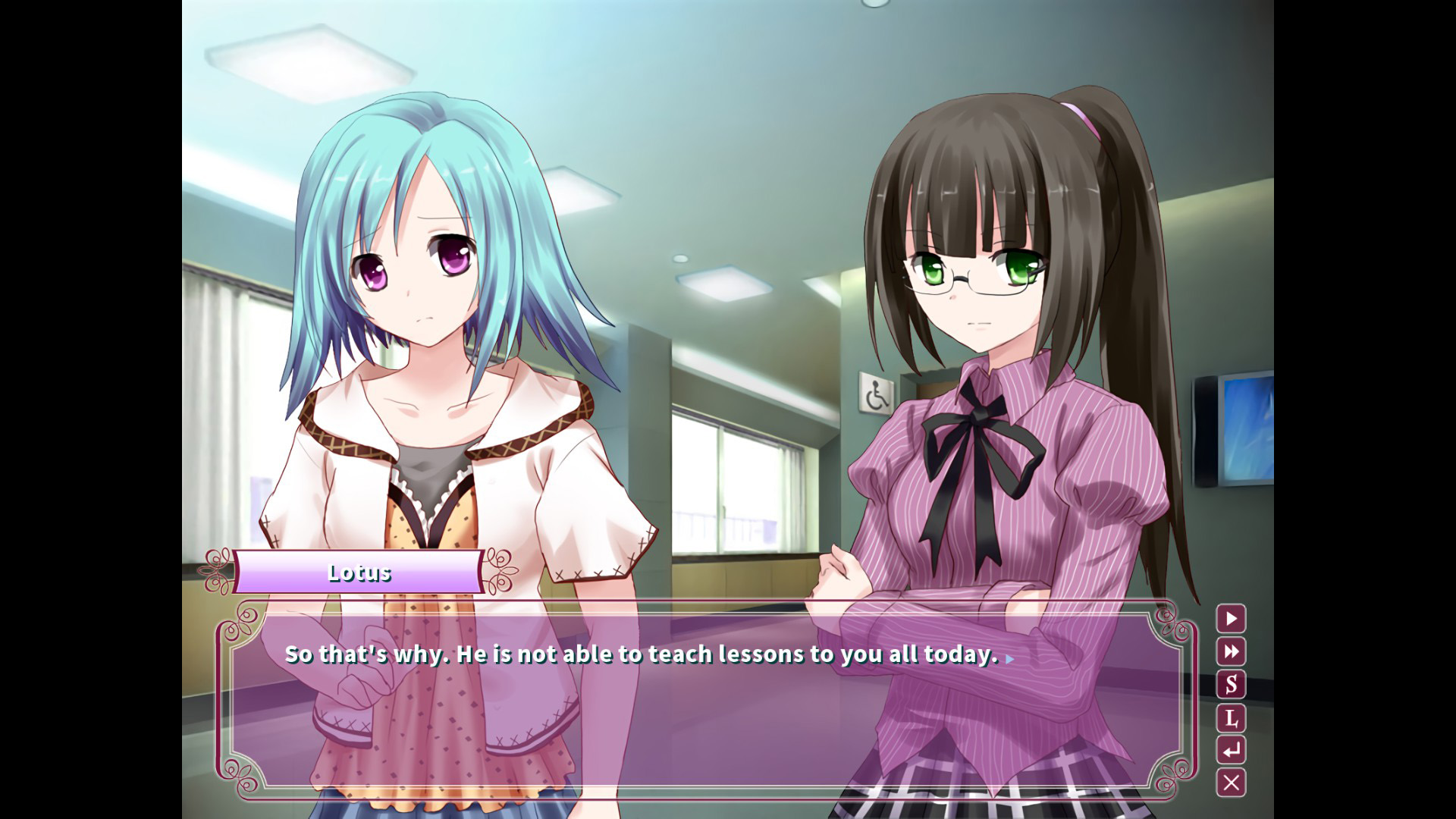
Task: Open the save menu via S button
Action: point(1231,684)
